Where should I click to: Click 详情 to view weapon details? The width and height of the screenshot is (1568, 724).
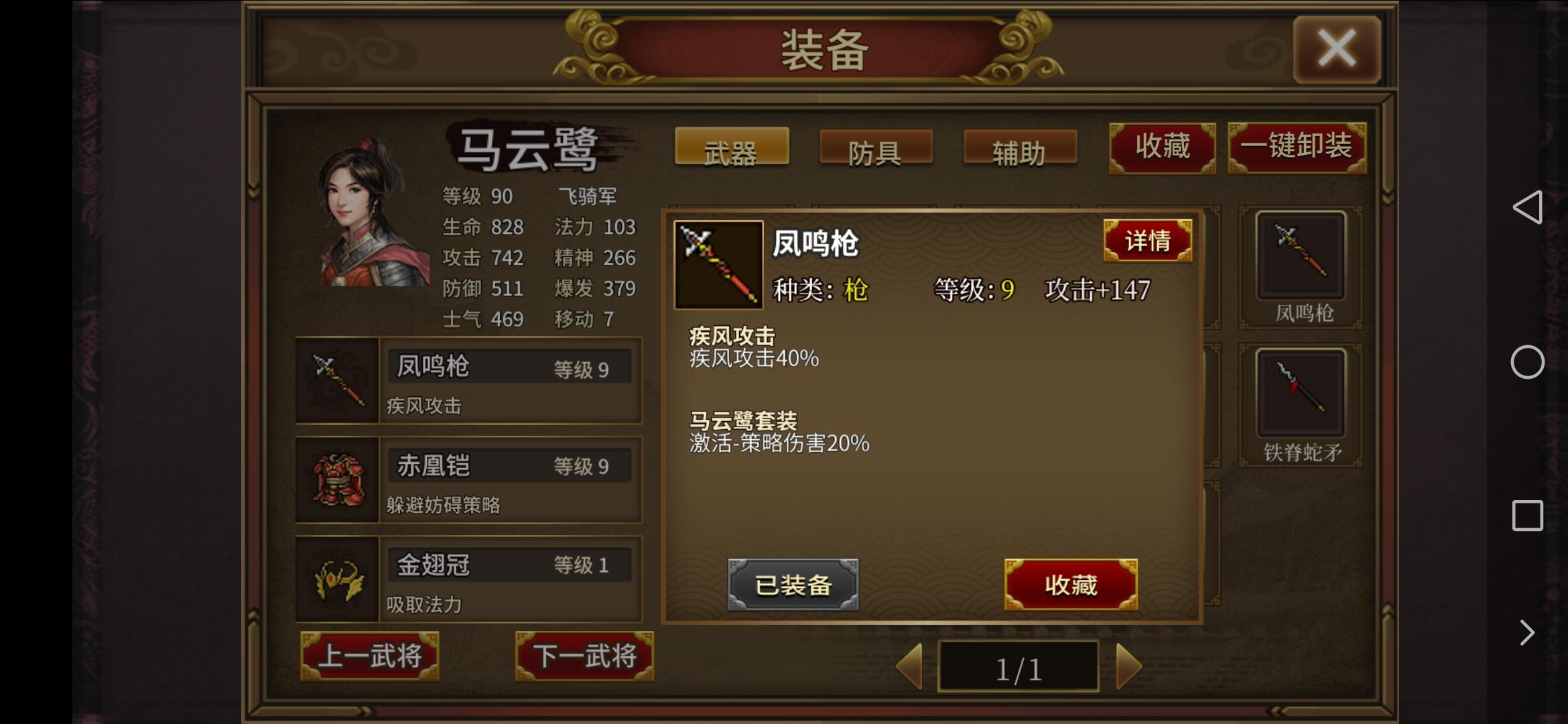pos(1147,241)
